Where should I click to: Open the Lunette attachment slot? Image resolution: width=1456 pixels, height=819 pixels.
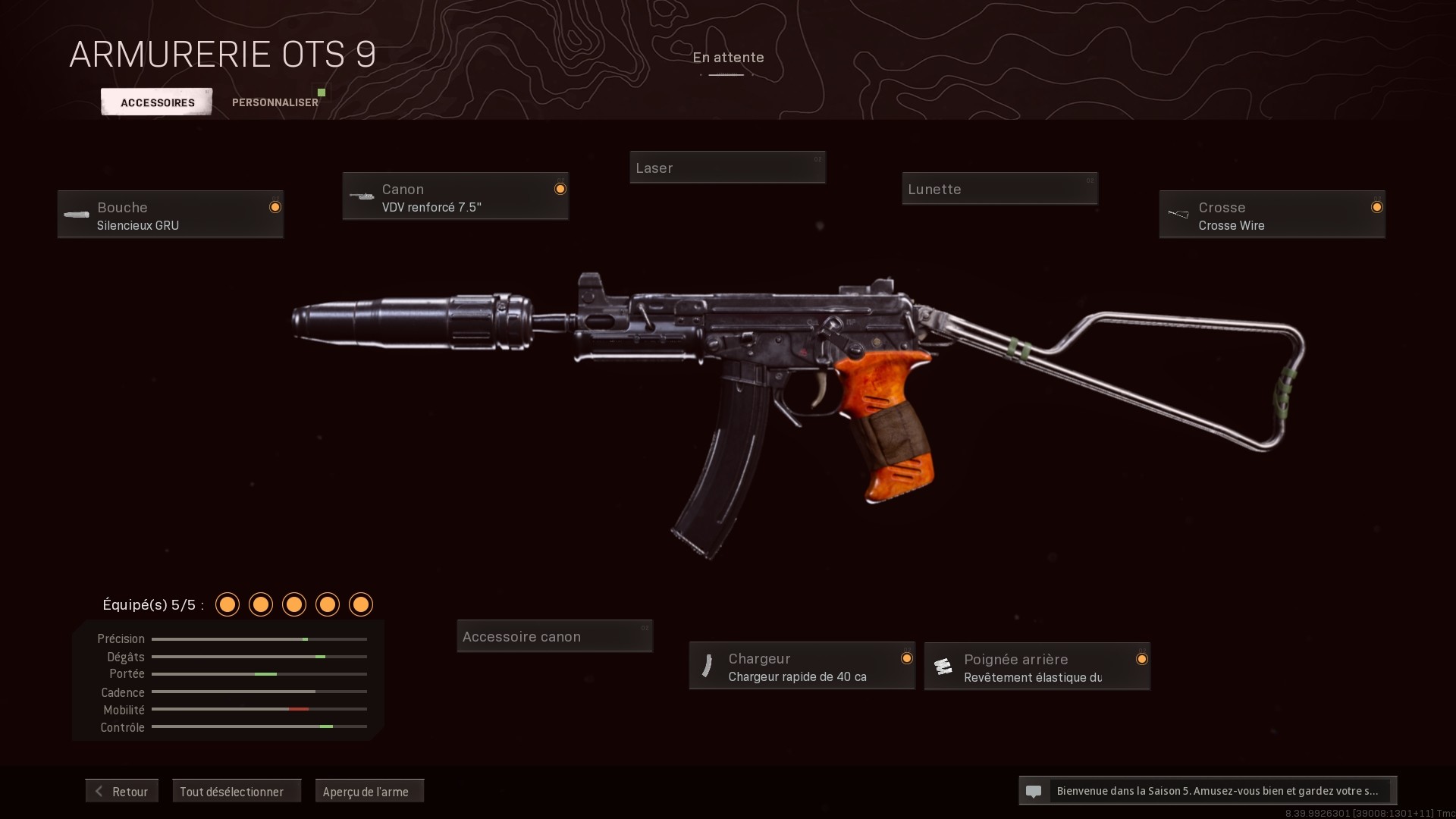click(999, 189)
